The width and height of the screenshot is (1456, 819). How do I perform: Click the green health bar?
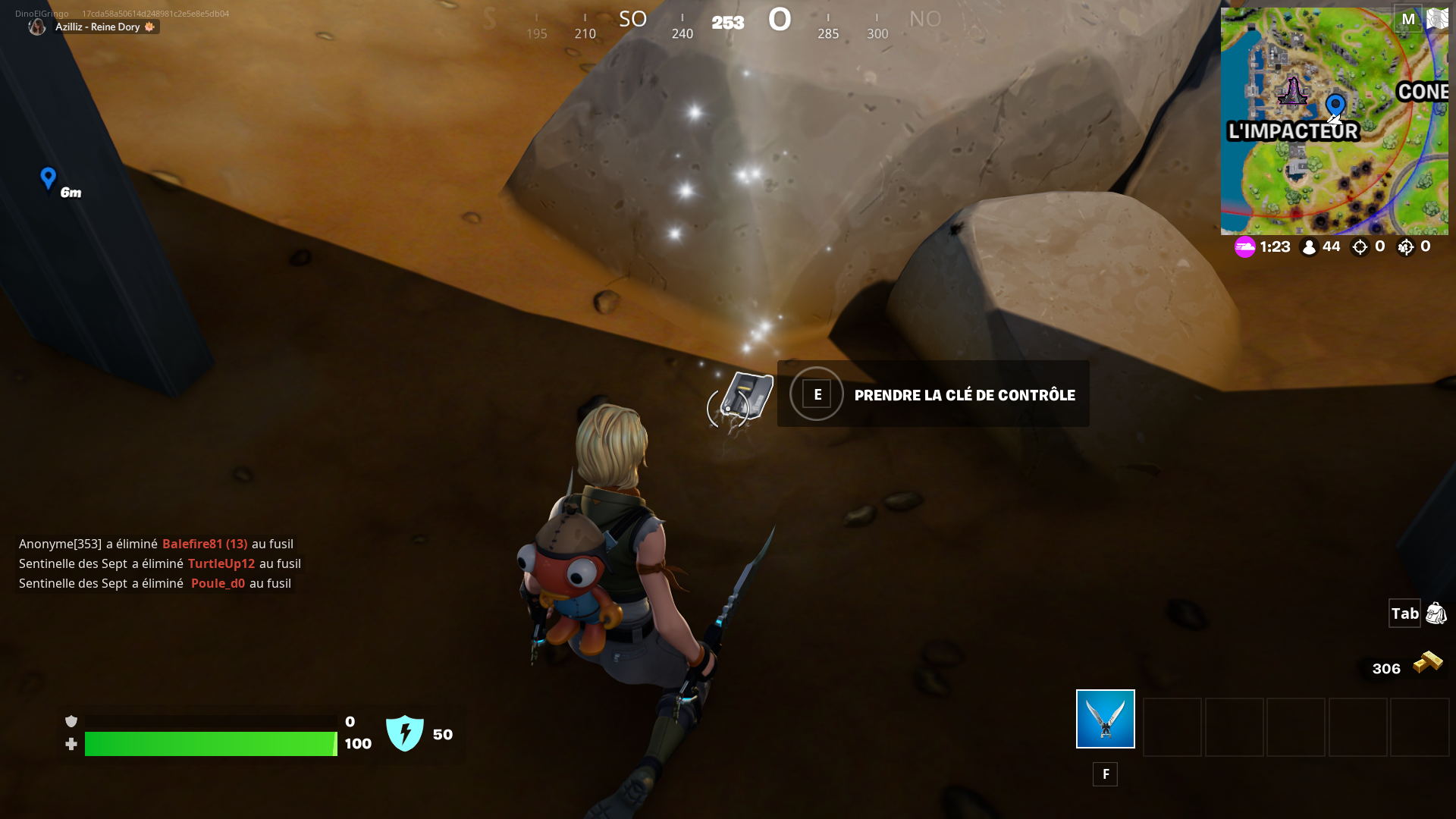(x=212, y=745)
